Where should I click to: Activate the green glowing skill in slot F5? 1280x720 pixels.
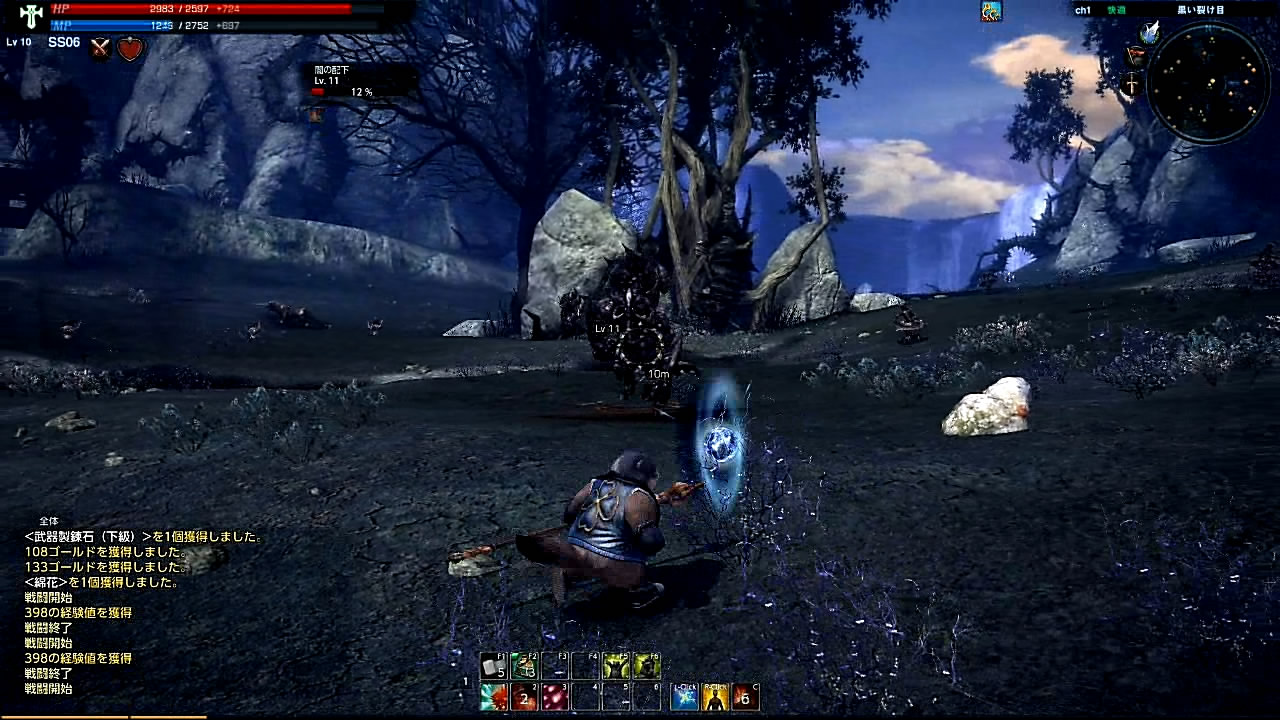[x=616, y=666]
